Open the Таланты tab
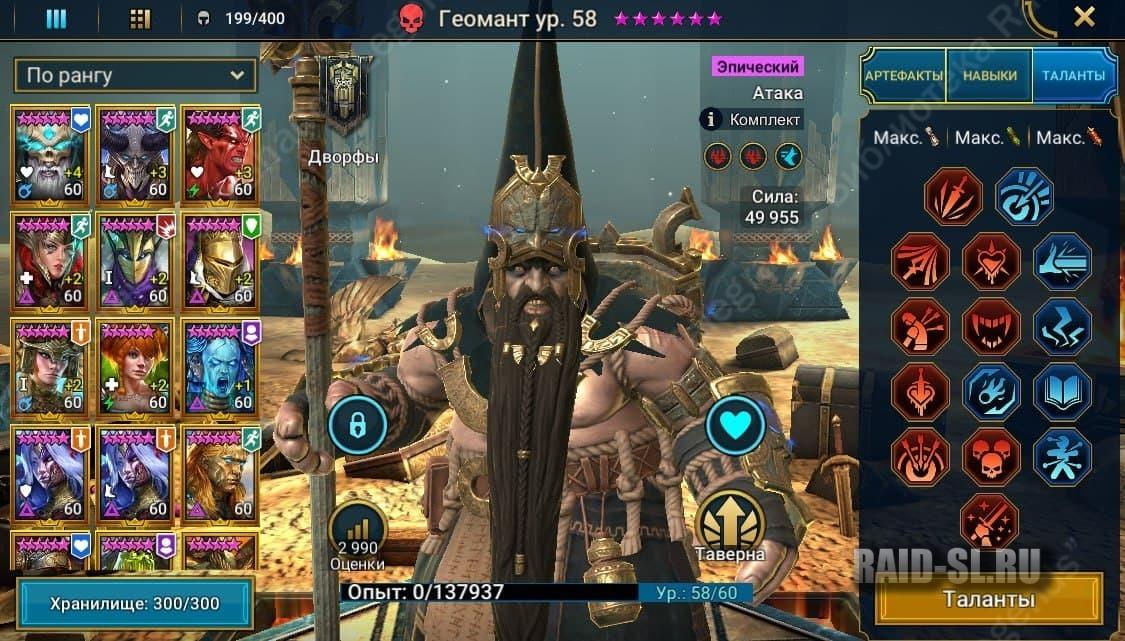Image resolution: width=1125 pixels, height=641 pixels. 1072,76
